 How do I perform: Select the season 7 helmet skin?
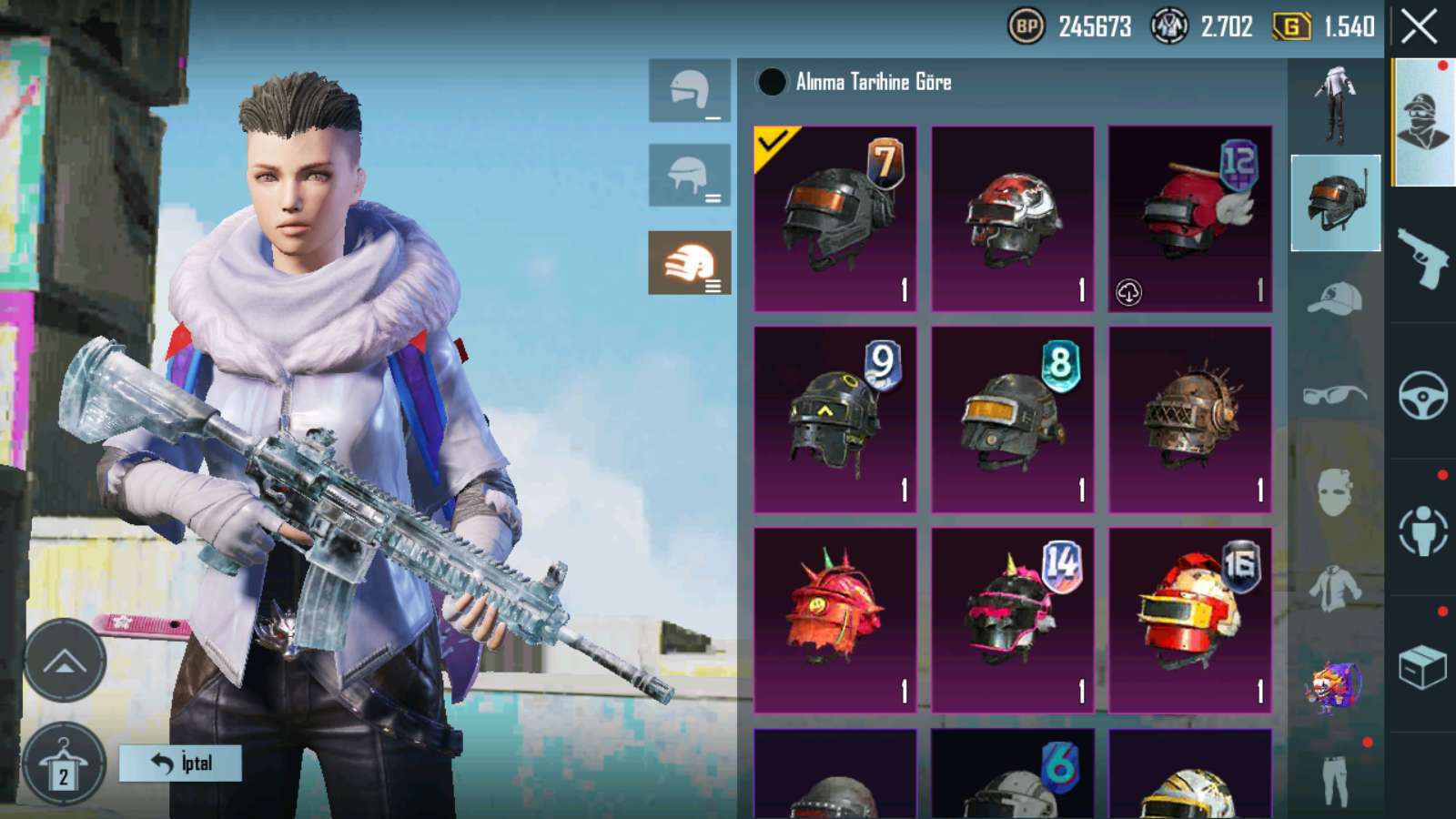[834, 219]
